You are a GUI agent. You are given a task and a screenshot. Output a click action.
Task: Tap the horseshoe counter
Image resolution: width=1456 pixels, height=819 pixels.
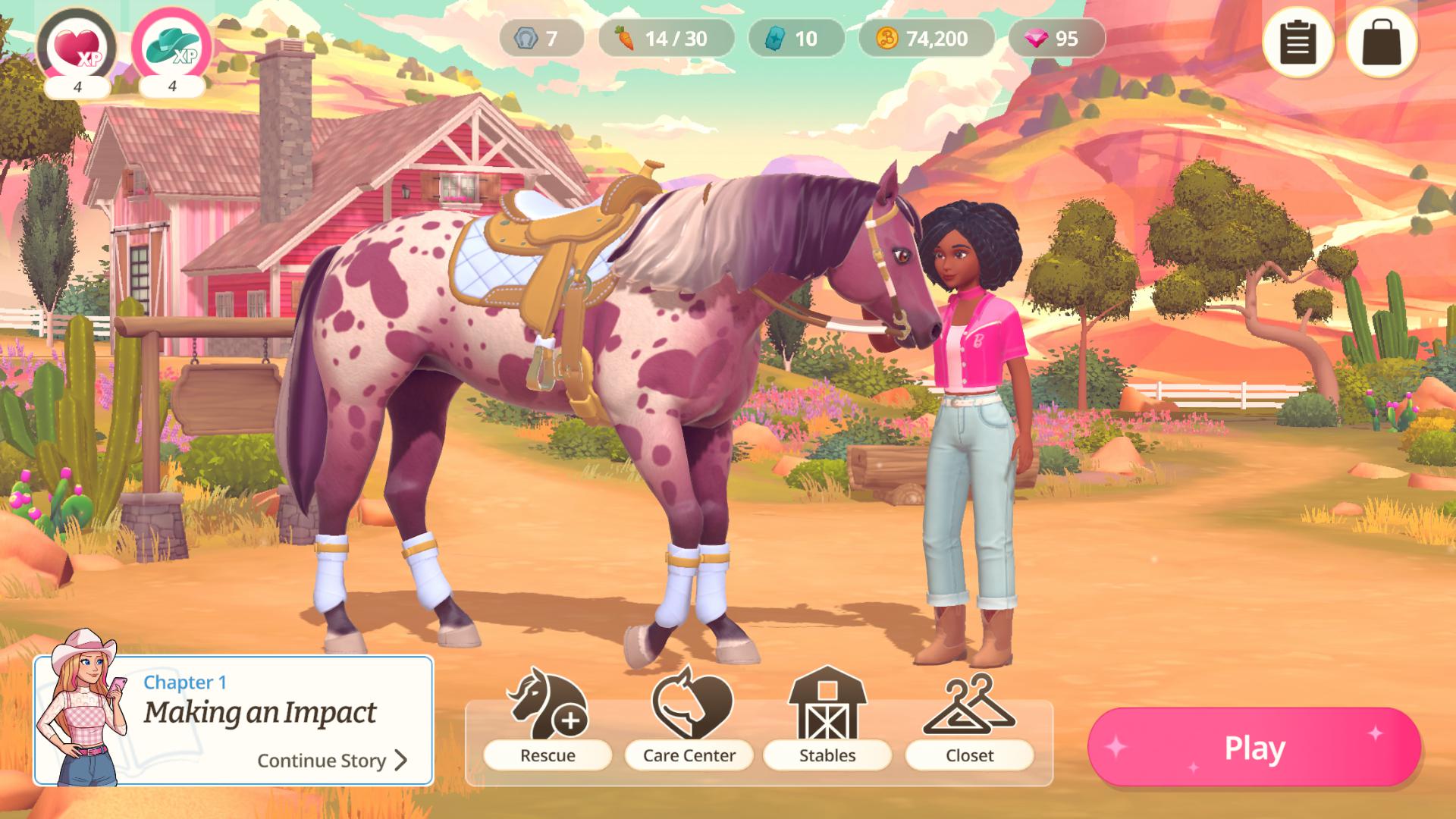pos(541,39)
